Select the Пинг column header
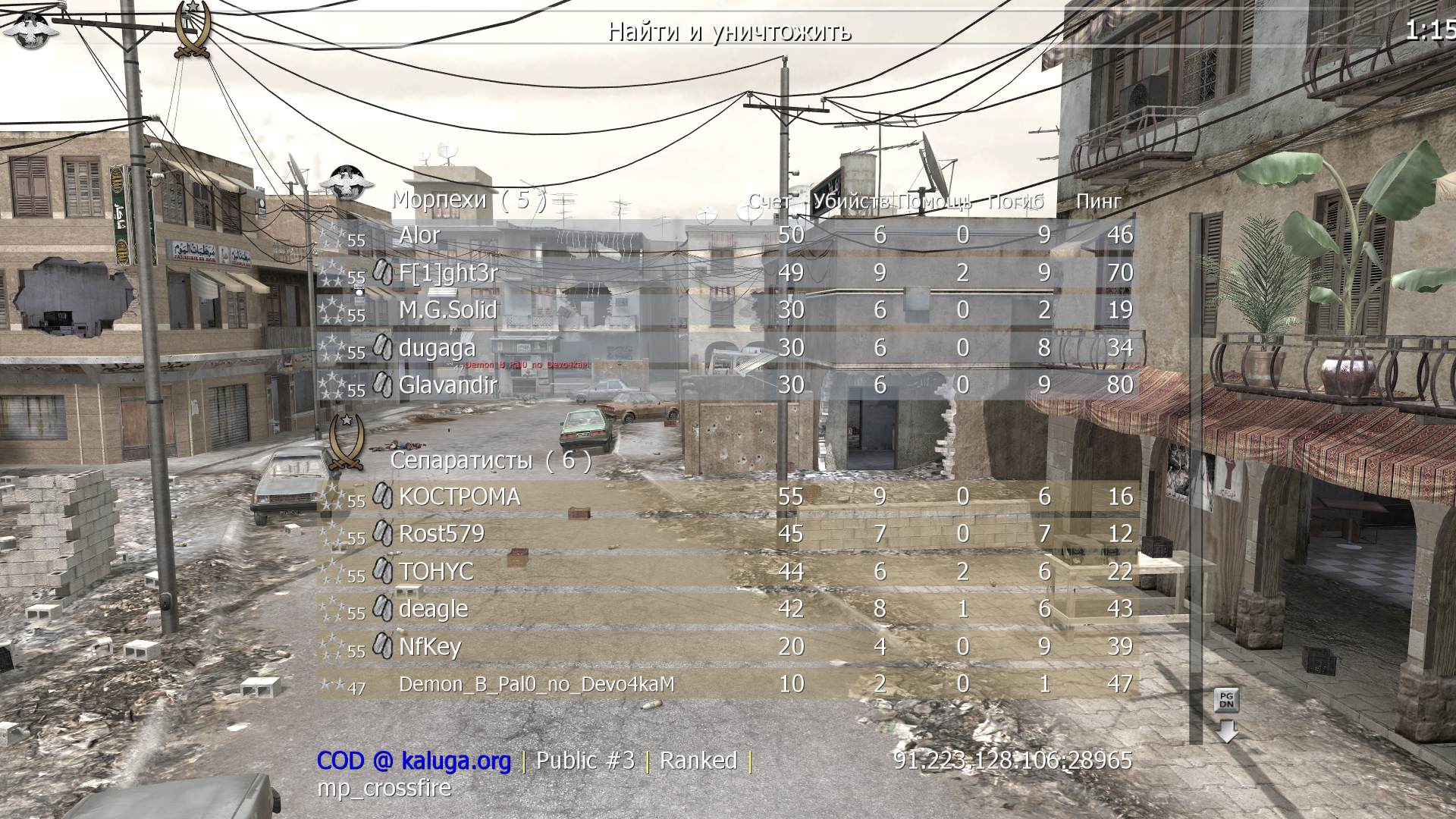Viewport: 1456px width, 819px height. pyautogui.click(x=1098, y=201)
